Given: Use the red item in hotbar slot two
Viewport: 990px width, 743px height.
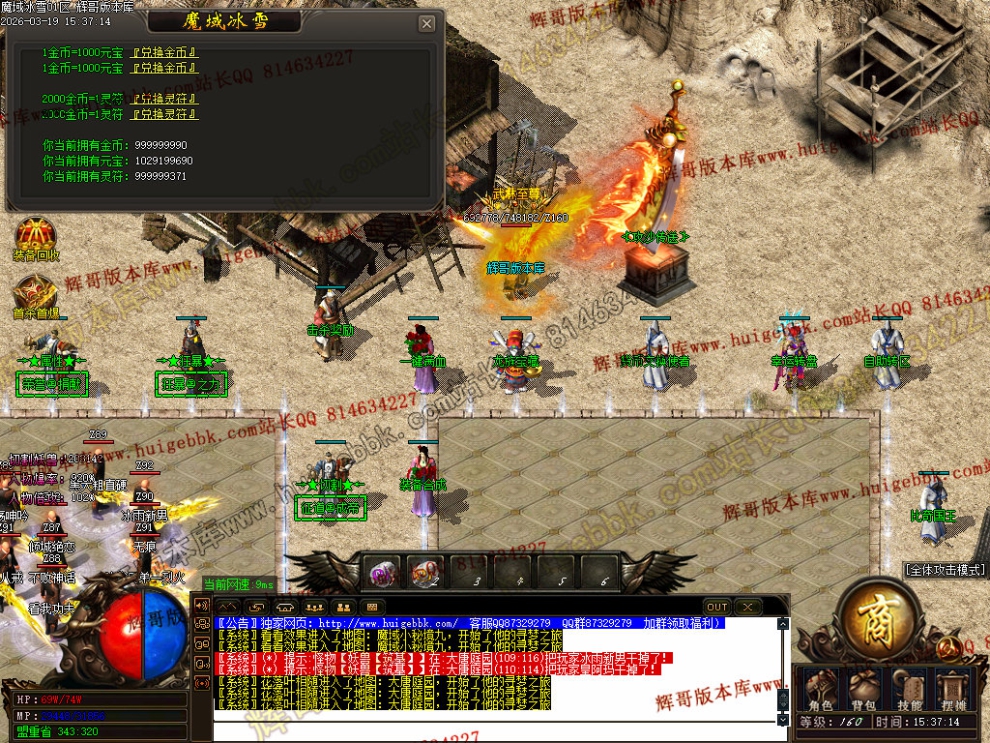Looking at the screenshot, I should (425, 573).
